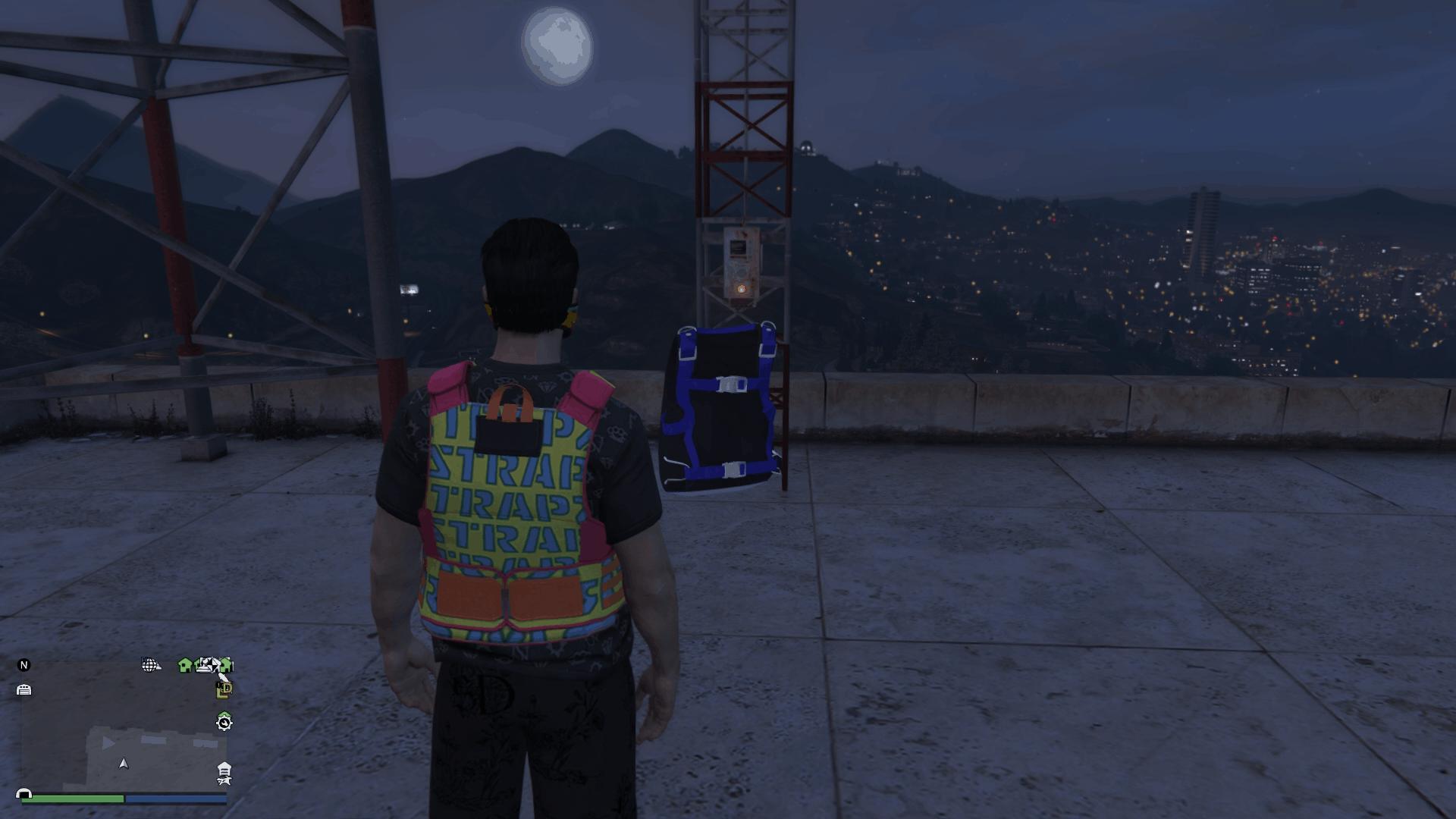1456x819 pixels.
Task: Click the globe blip on the minimap
Action: pos(150,665)
